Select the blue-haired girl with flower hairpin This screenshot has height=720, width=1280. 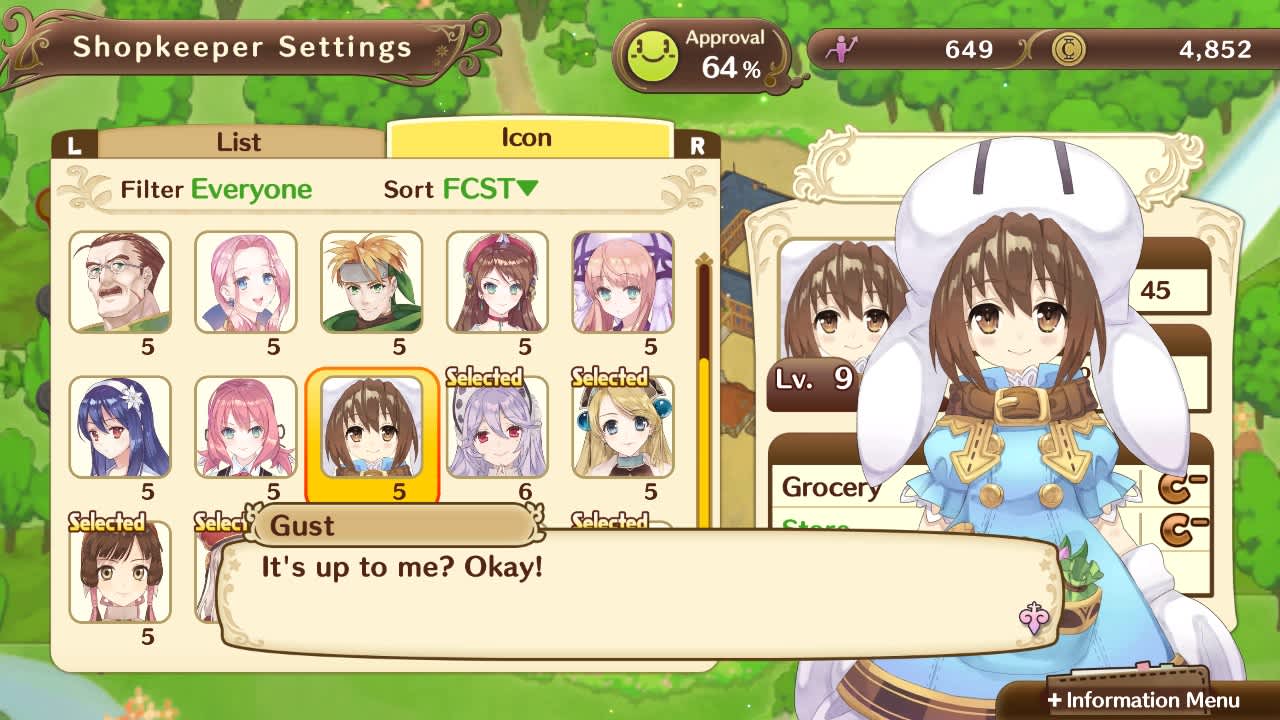120,428
